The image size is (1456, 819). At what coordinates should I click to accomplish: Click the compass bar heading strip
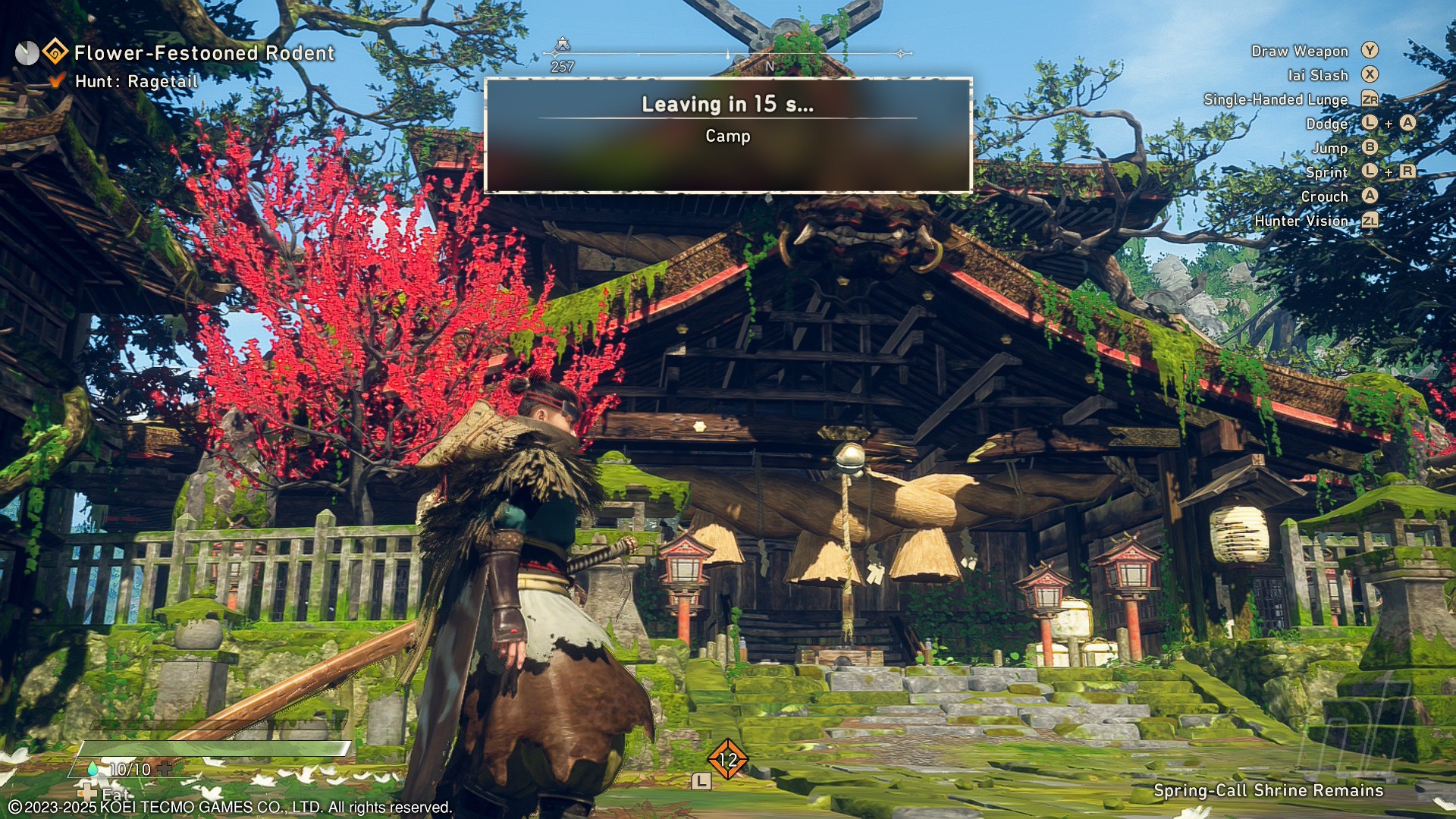tap(728, 55)
